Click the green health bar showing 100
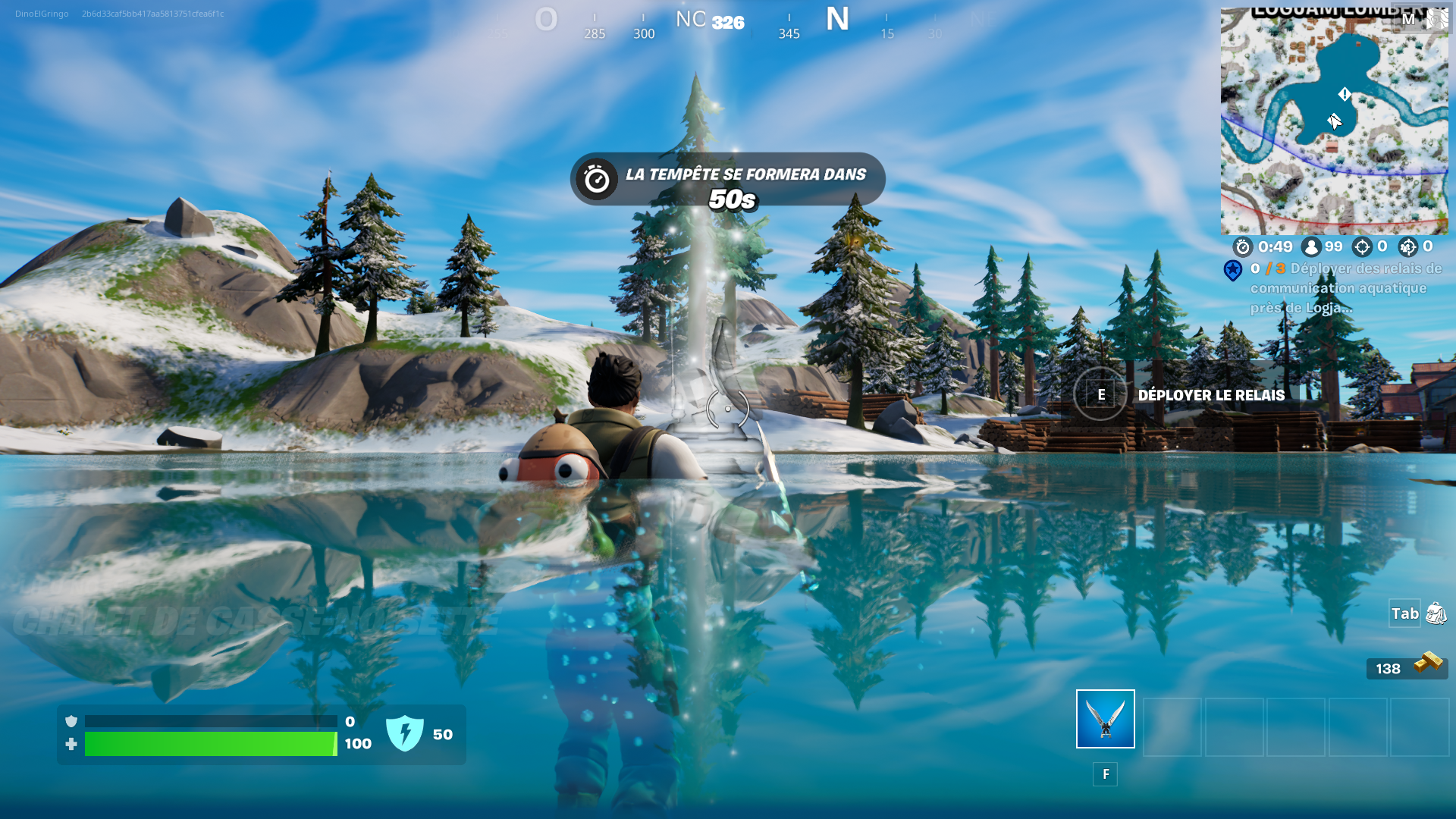This screenshot has height=819, width=1456. point(212,744)
